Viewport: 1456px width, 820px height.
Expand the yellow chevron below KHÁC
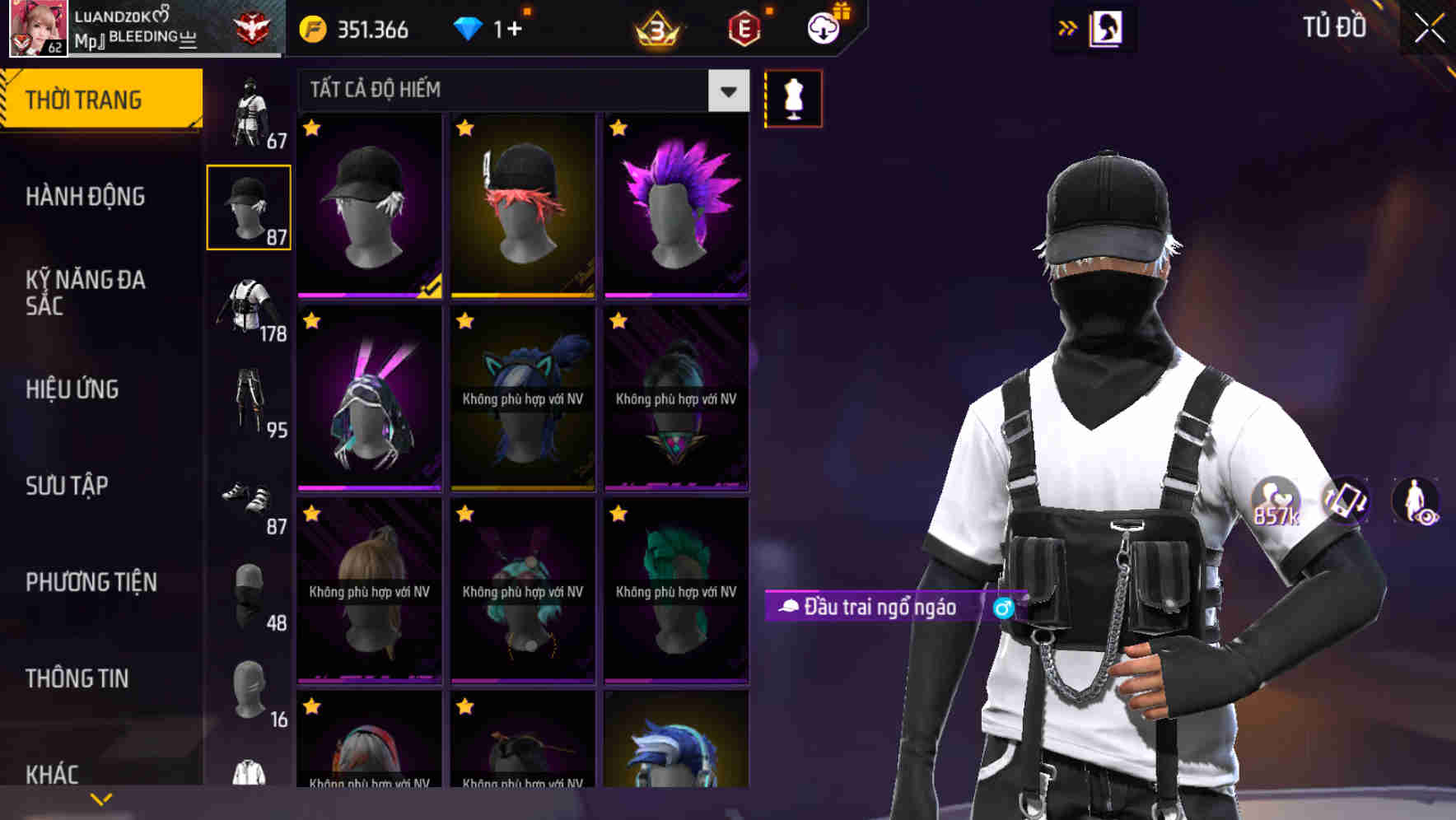100,798
